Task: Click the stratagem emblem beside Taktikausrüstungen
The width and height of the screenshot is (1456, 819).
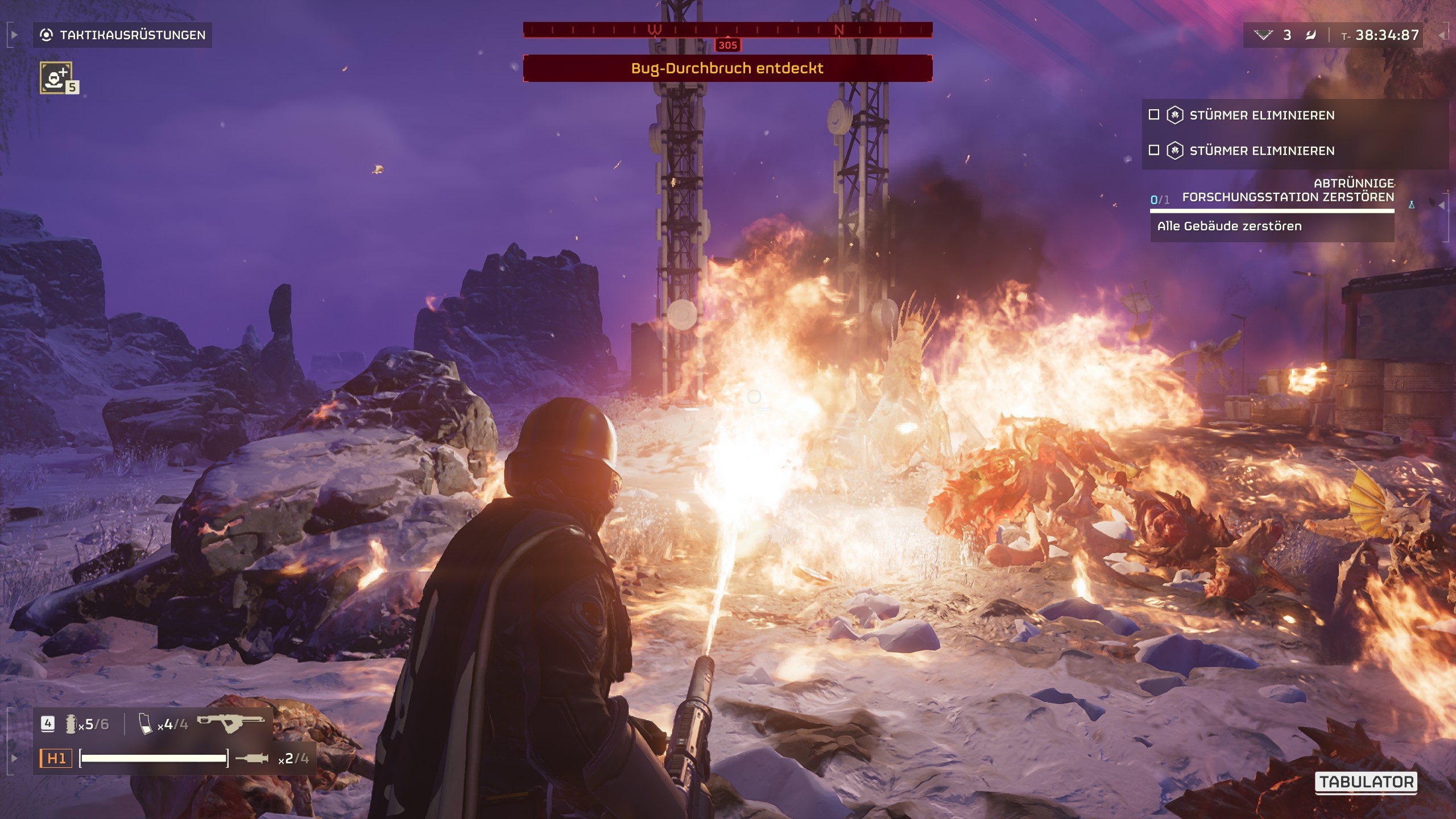Action: (x=47, y=34)
